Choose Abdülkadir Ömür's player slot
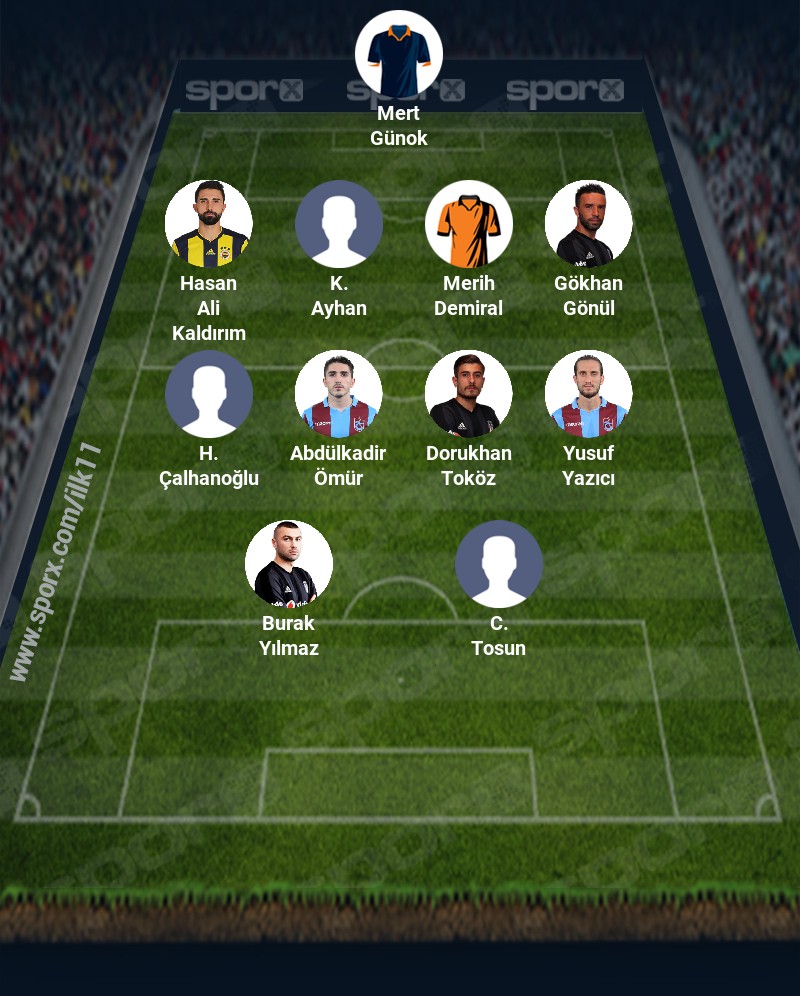Image resolution: width=800 pixels, height=996 pixels. (339, 394)
